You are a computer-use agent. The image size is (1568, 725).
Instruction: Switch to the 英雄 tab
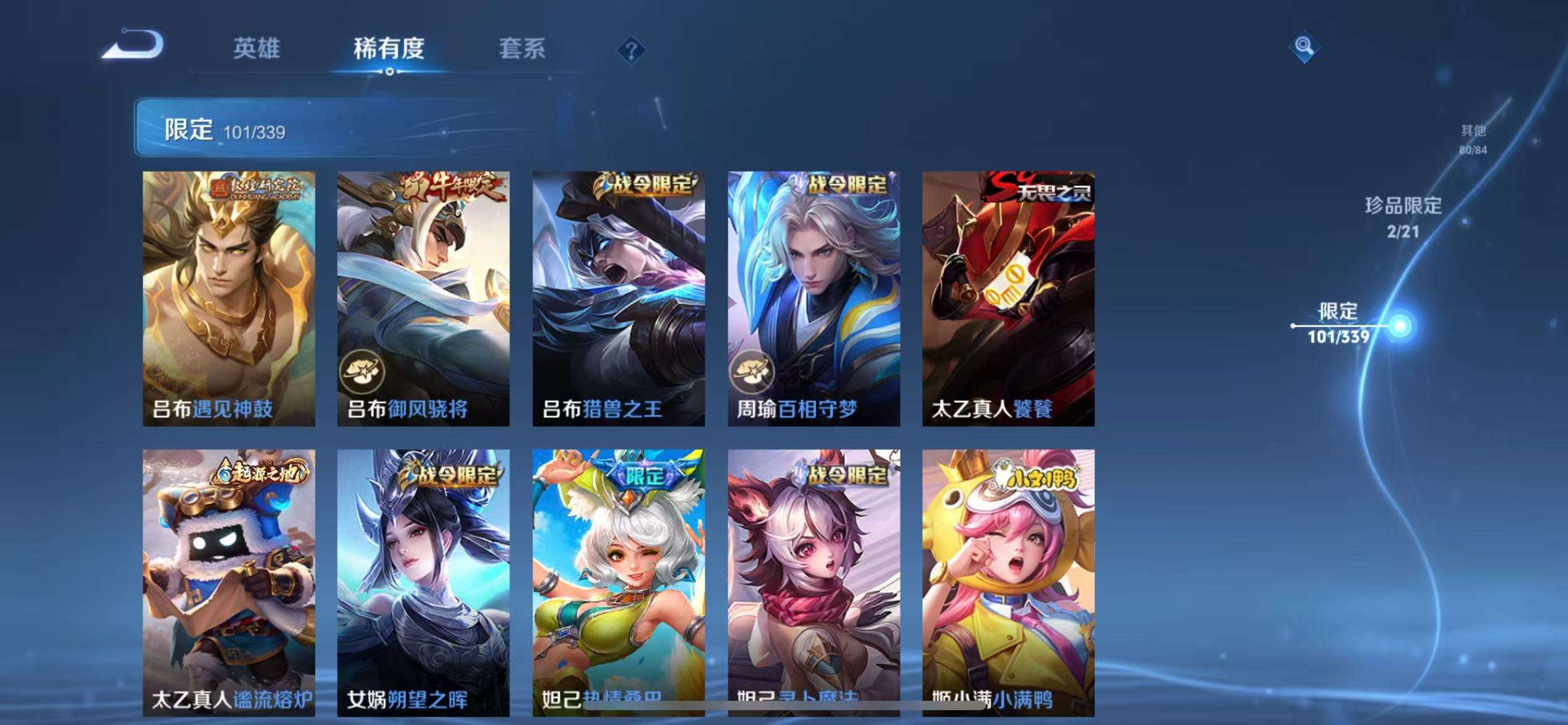(257, 50)
